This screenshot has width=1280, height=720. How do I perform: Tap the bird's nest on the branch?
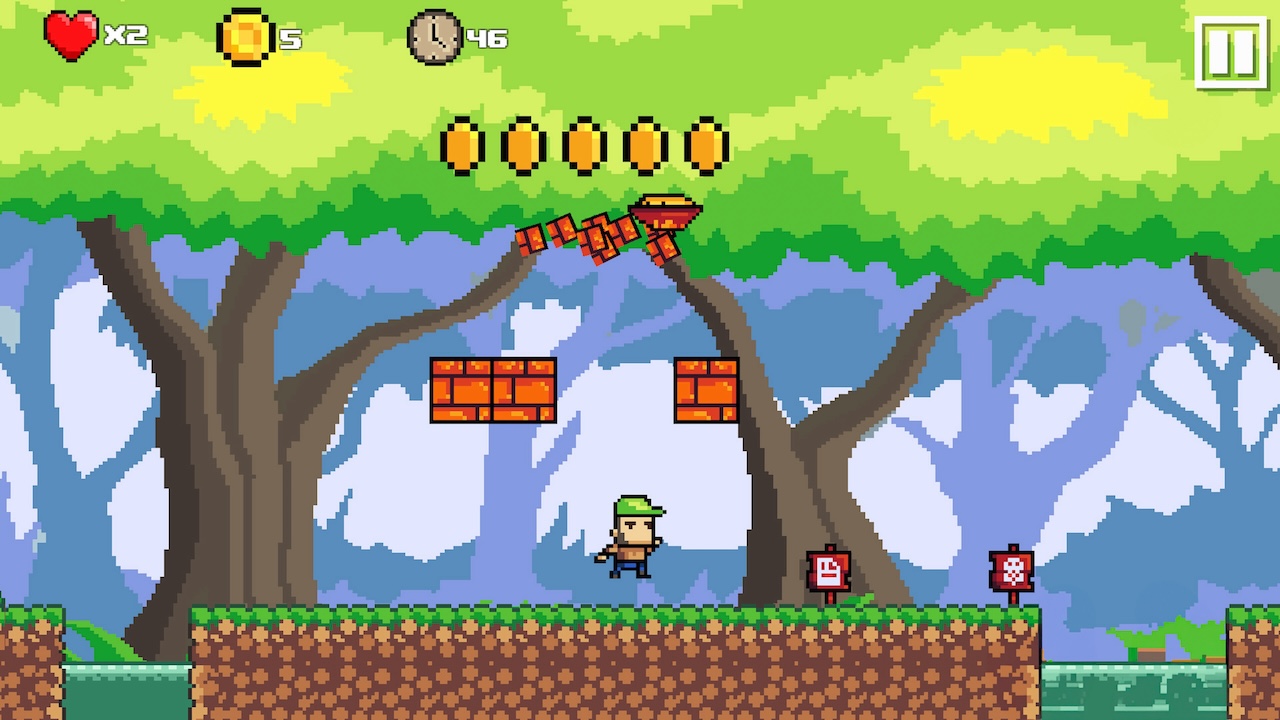point(665,210)
